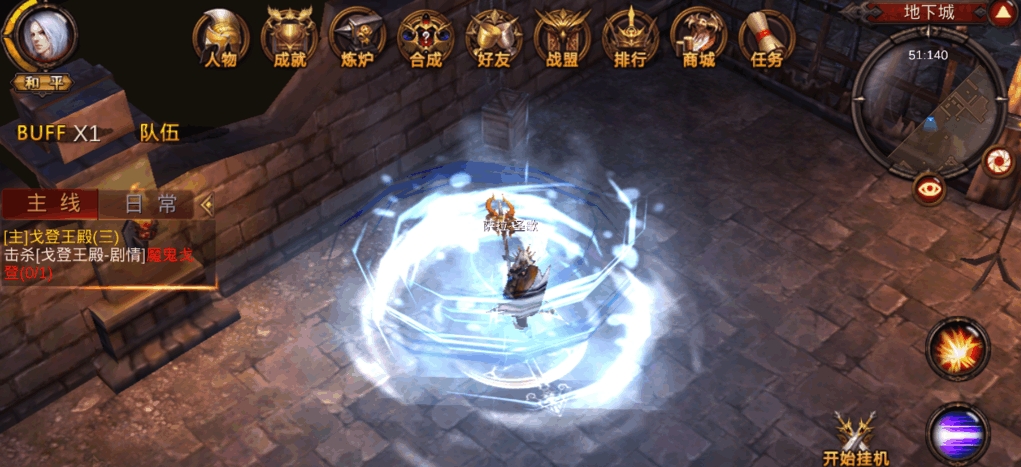Switch to the 日常 daily quest tab
Screen dimensions: 1021x467
(x=152, y=204)
